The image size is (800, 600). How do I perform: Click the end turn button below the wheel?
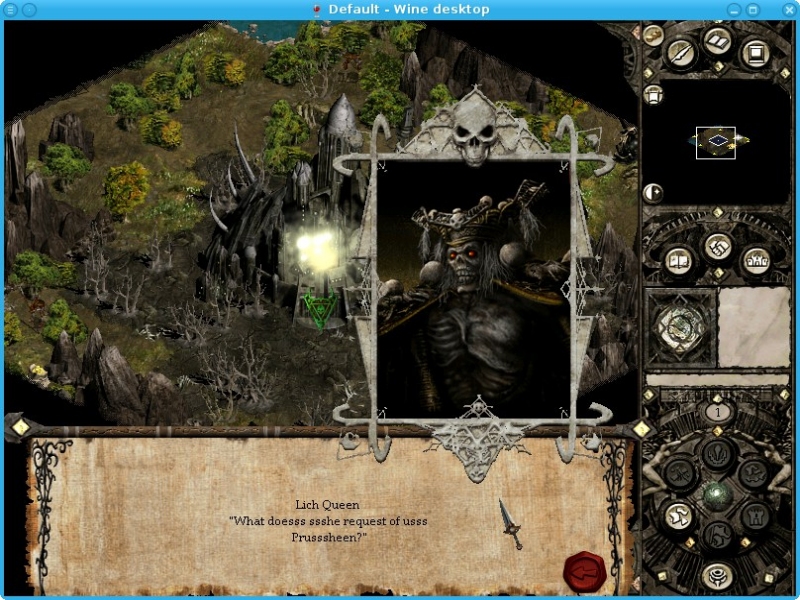(716, 576)
